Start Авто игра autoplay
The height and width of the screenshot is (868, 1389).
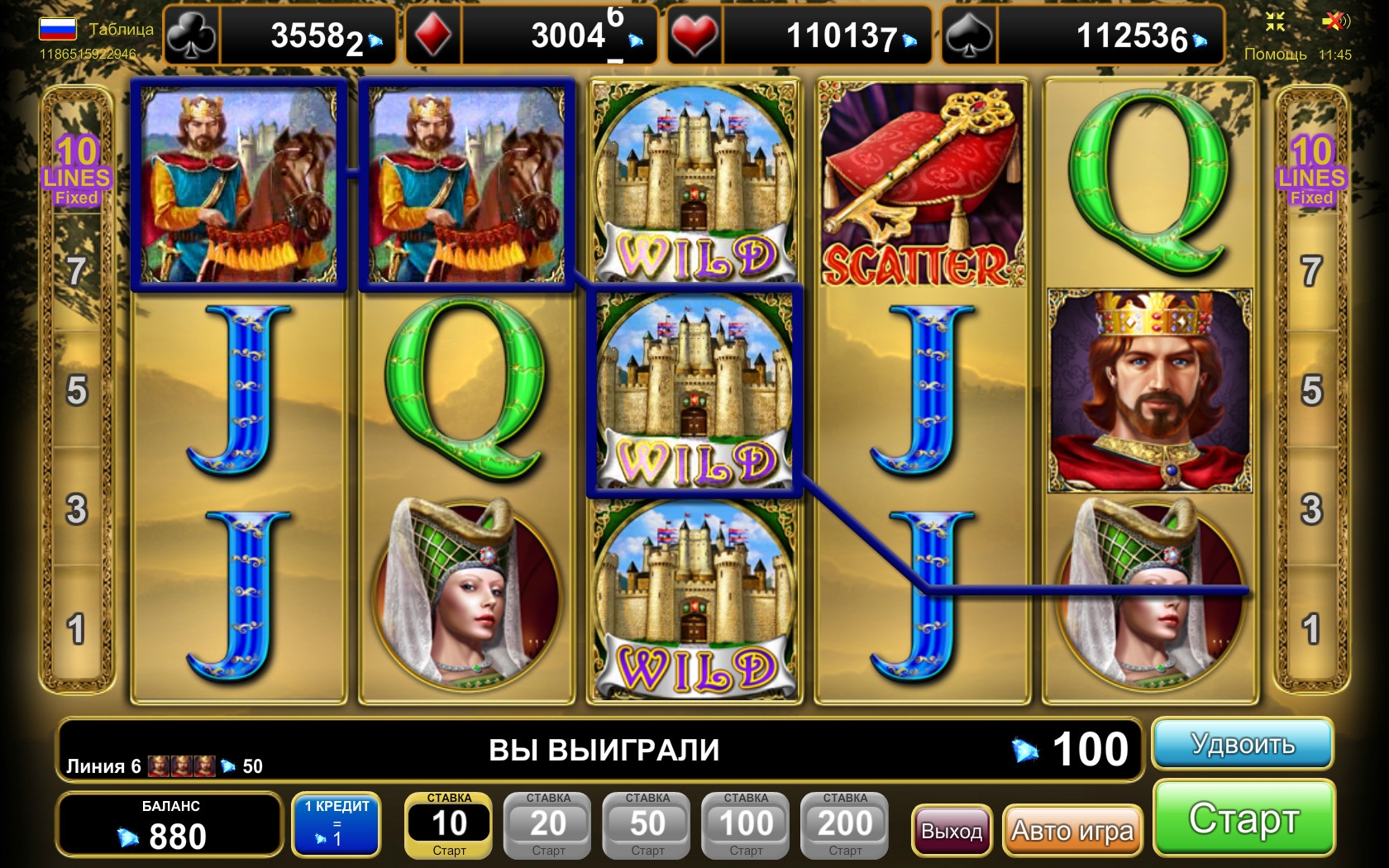coord(1072,830)
